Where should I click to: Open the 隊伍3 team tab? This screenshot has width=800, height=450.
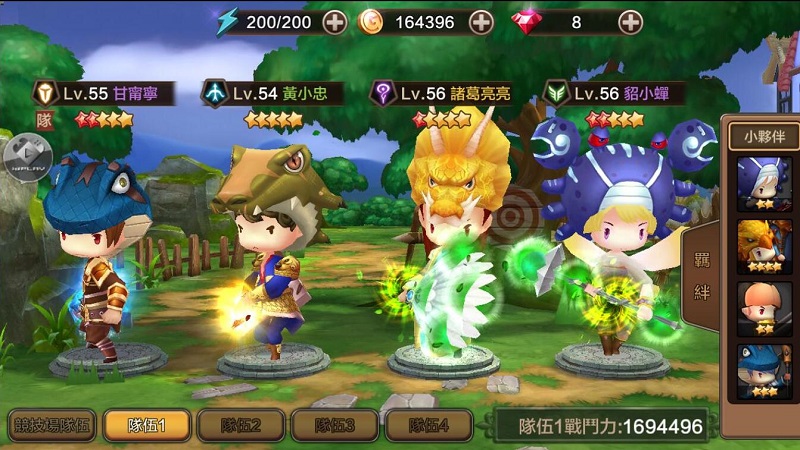click(334, 425)
